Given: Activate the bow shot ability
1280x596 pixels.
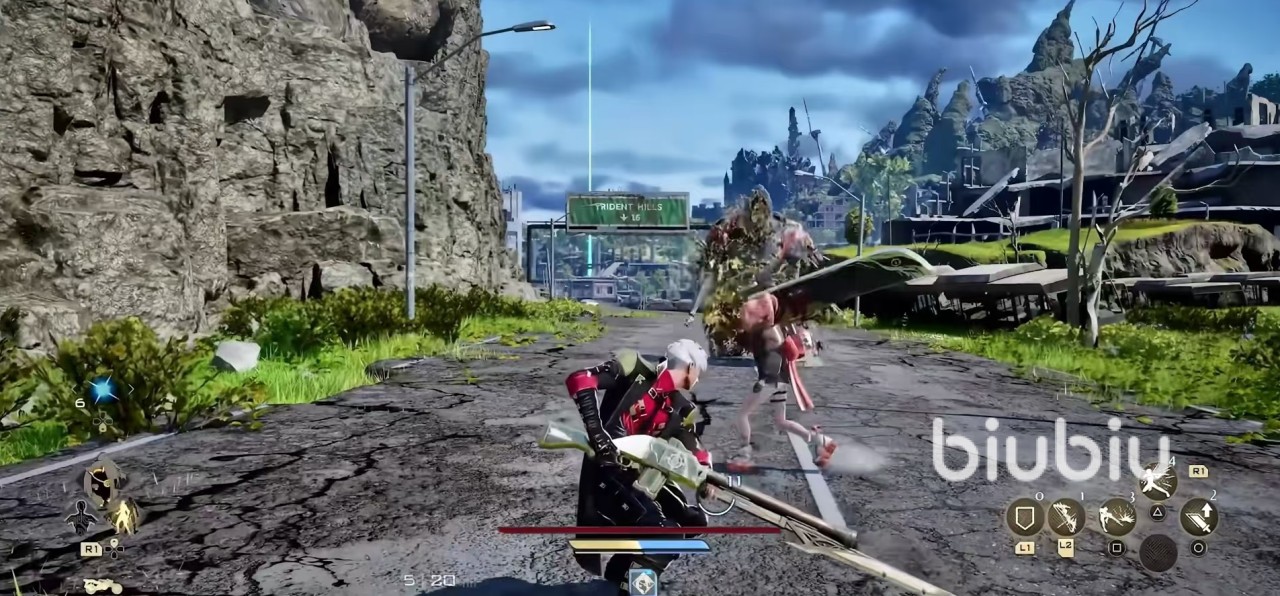Looking at the screenshot, I should (x=1066, y=517).
